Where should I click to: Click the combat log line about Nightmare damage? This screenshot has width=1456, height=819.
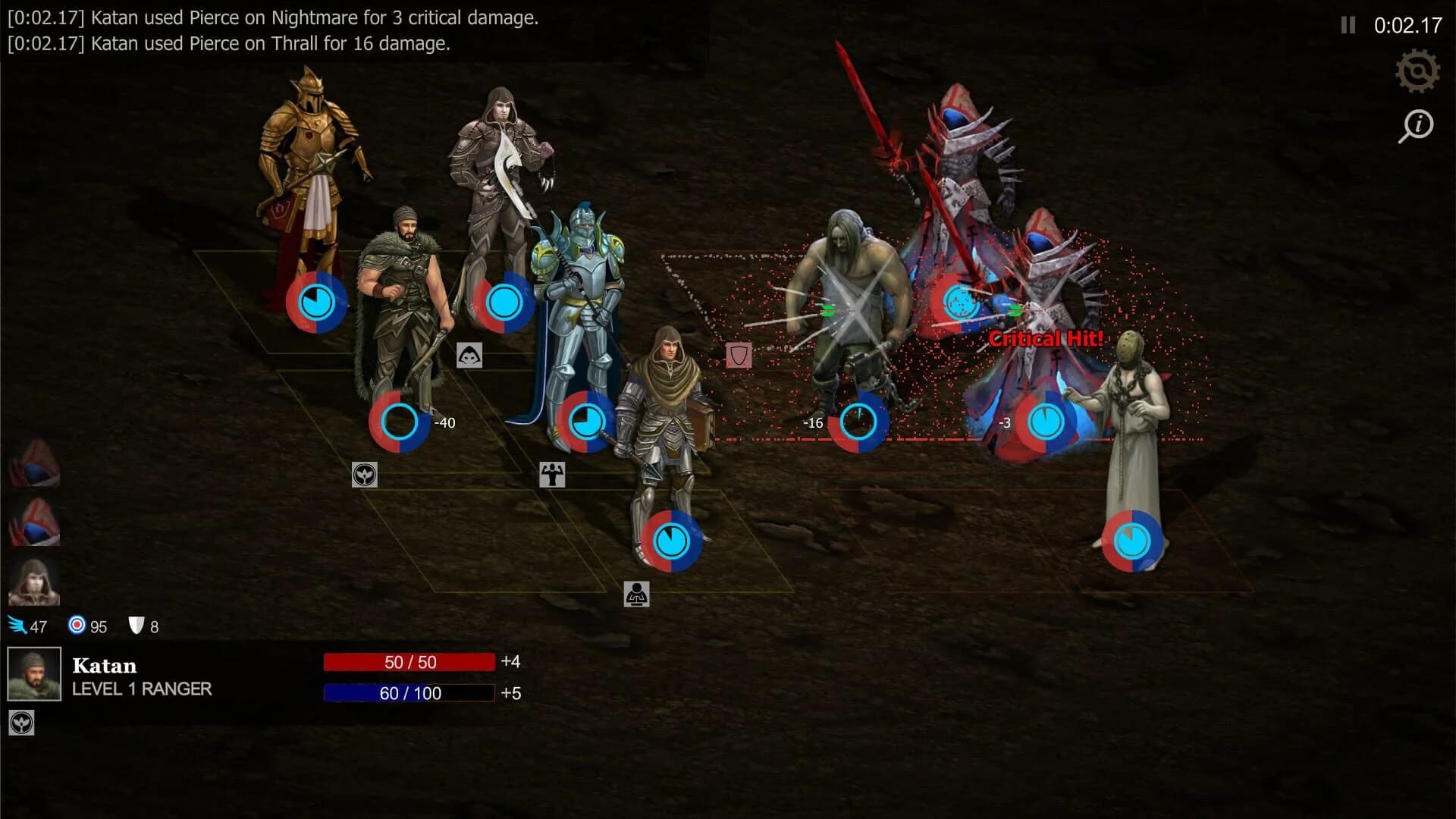(273, 17)
